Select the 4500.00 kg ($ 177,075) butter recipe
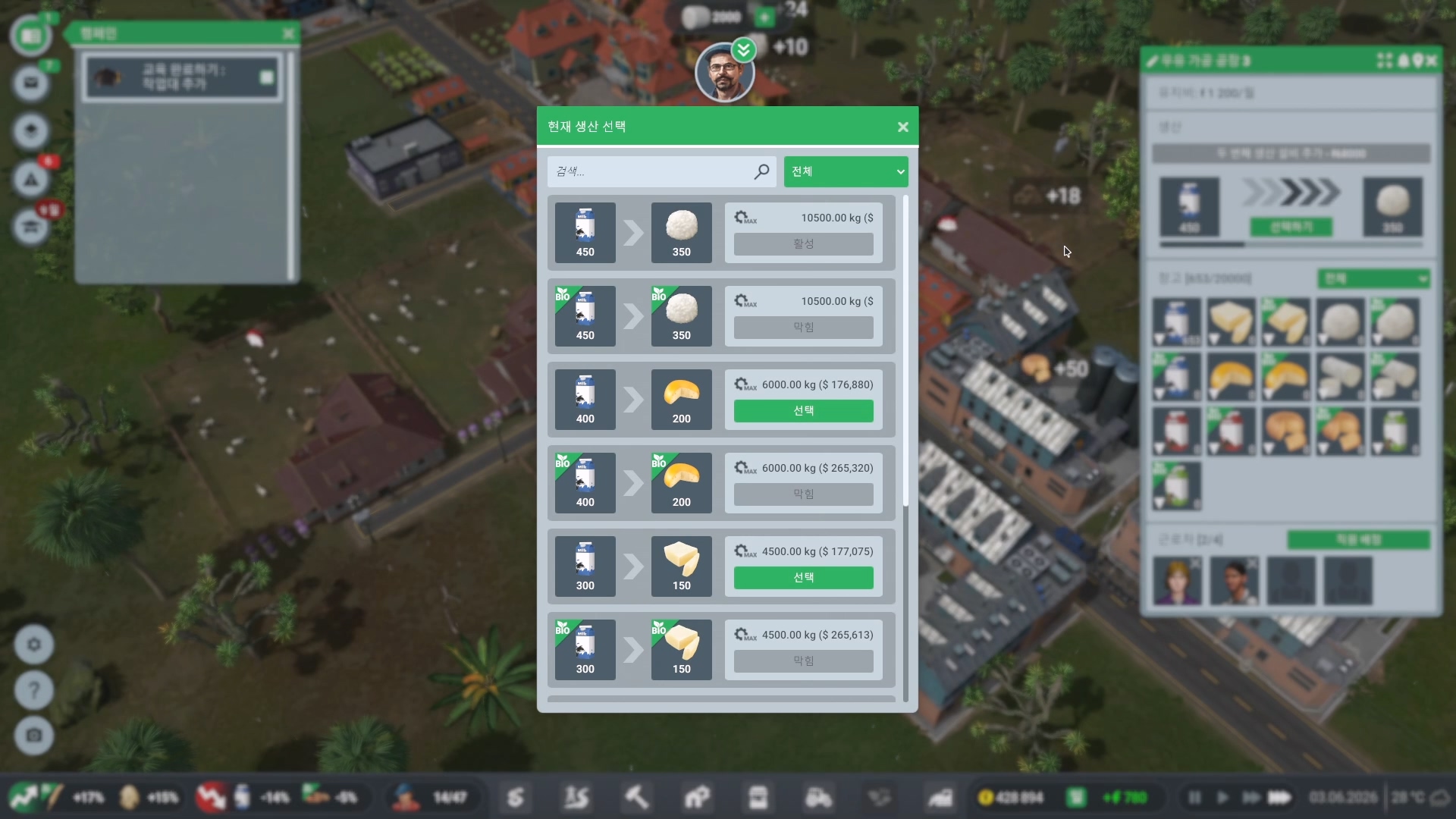Screen dimensions: 1456x819 pos(803,578)
